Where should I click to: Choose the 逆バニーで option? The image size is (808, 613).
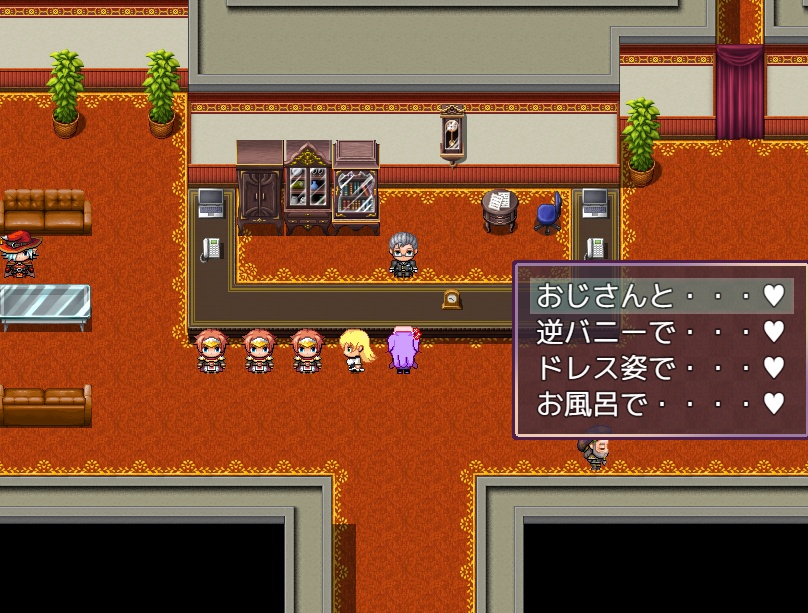[660, 332]
